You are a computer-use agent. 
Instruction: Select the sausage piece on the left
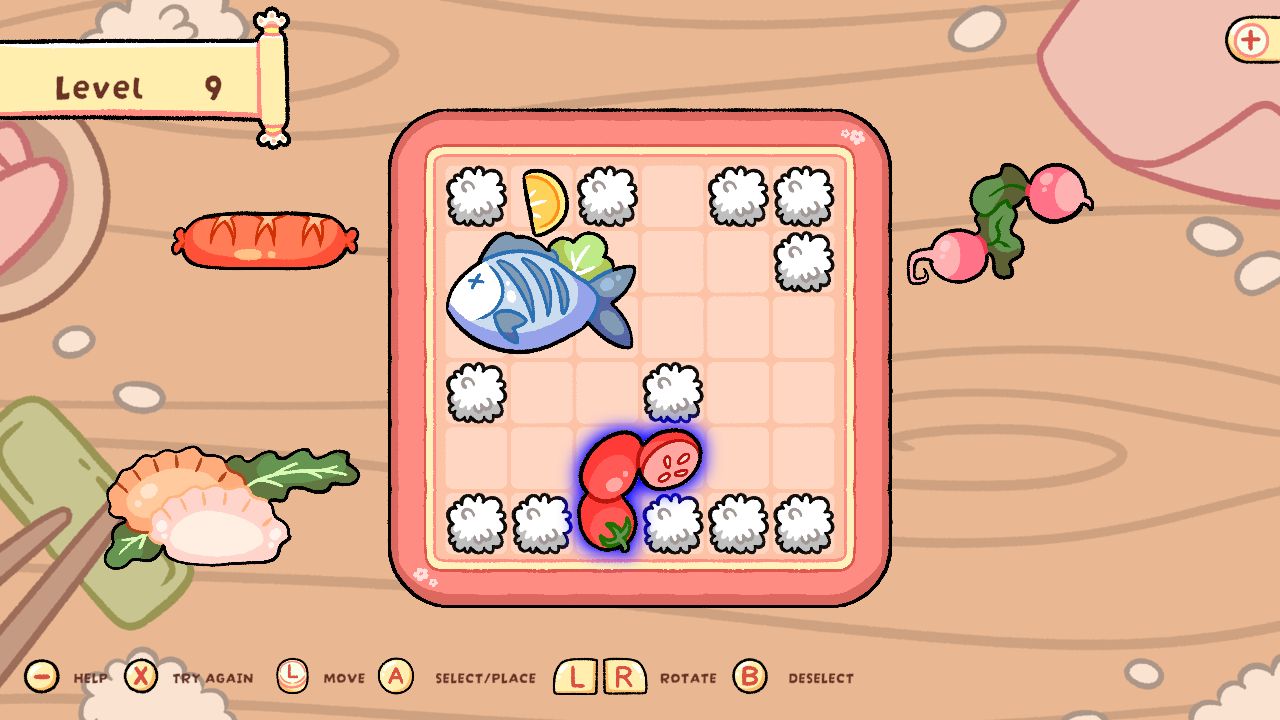click(265, 240)
